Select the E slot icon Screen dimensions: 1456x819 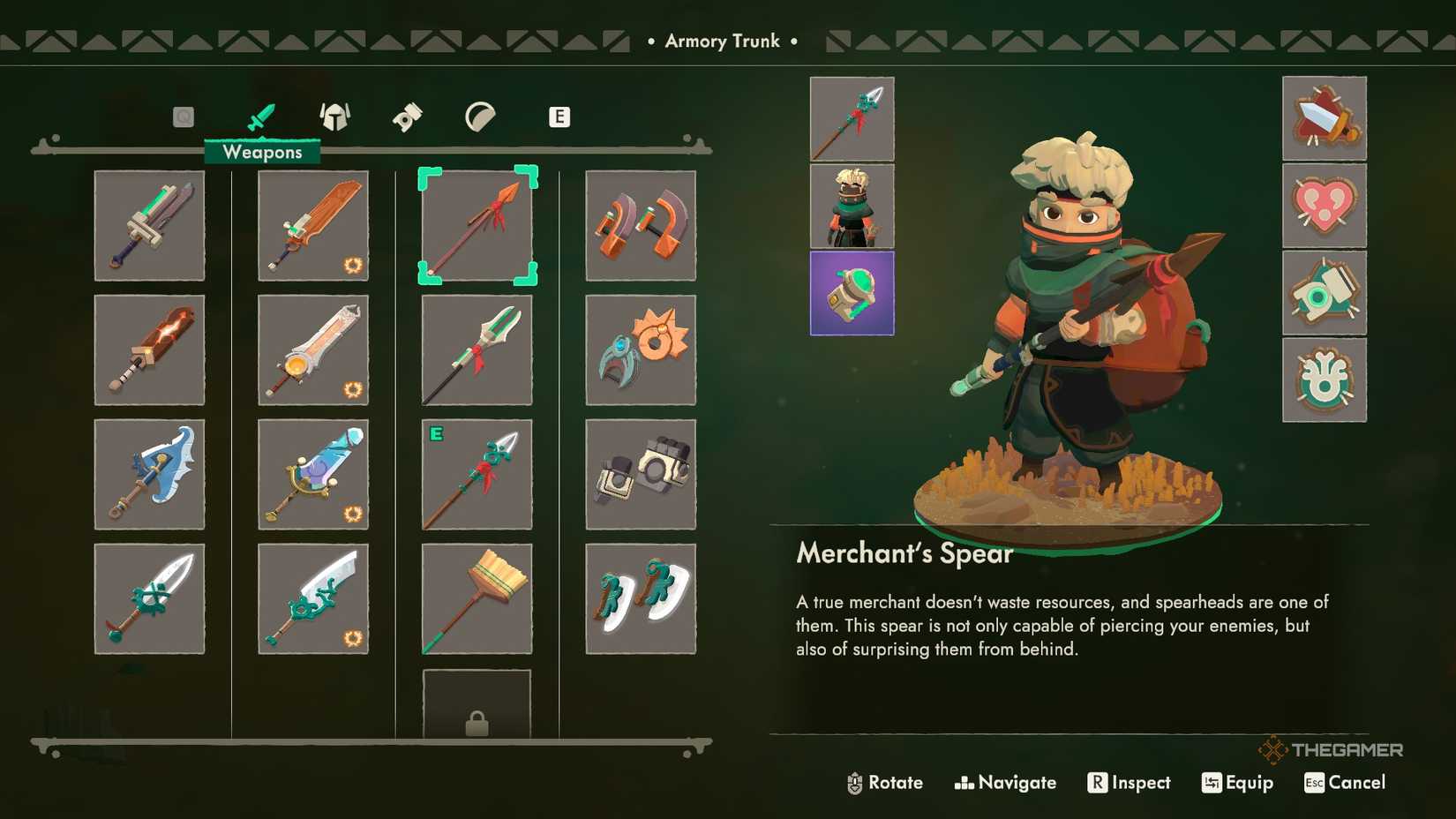coord(559,116)
